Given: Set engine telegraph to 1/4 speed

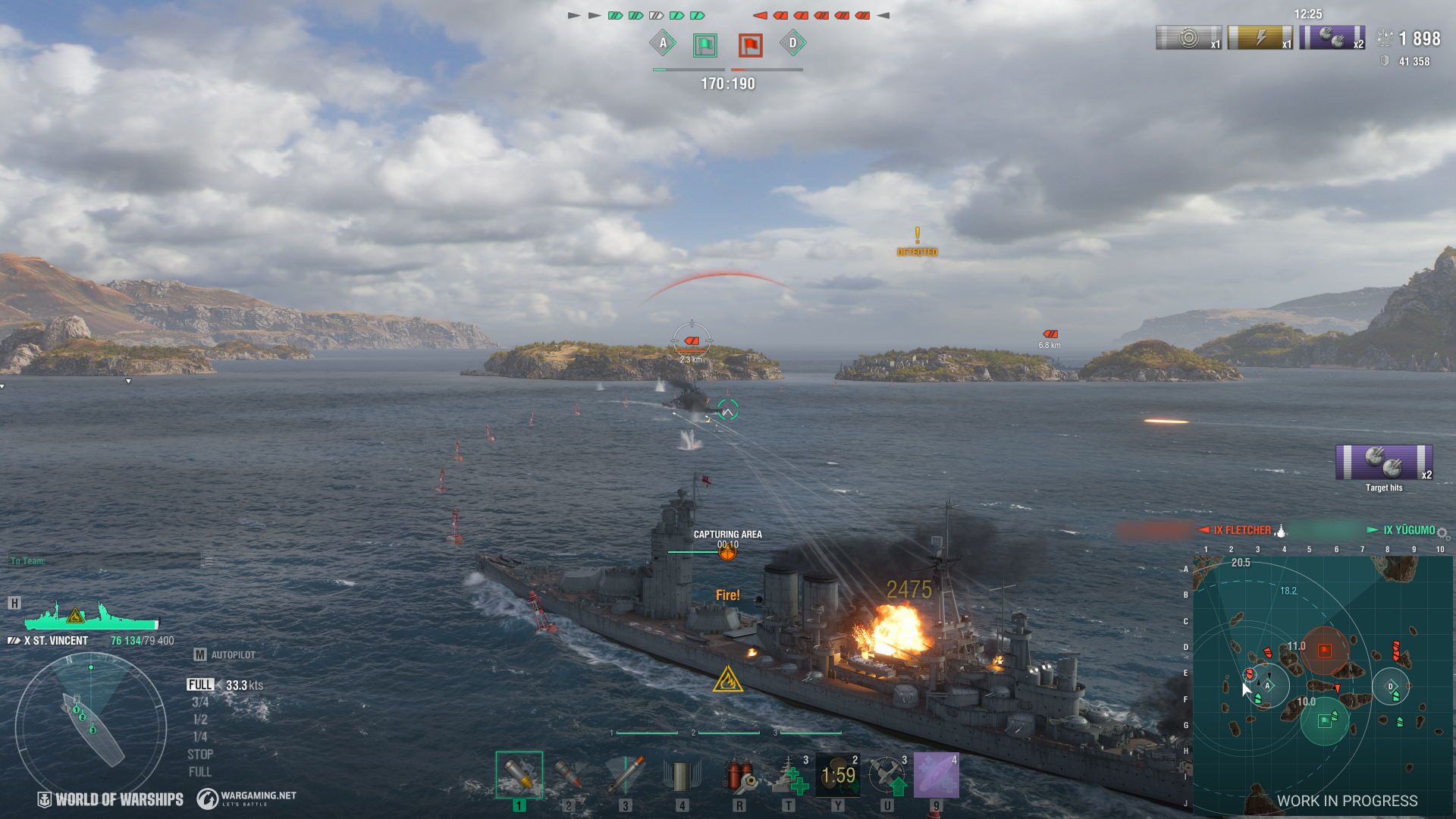Looking at the screenshot, I should pos(200,737).
